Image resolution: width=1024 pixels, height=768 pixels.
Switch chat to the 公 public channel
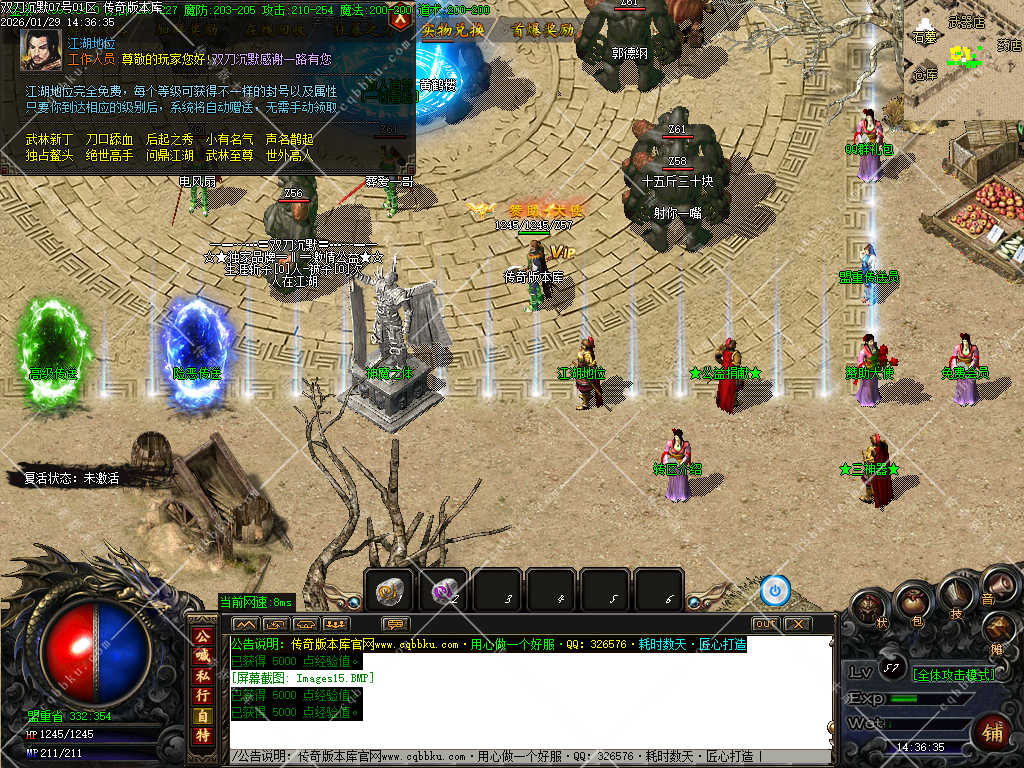point(202,637)
